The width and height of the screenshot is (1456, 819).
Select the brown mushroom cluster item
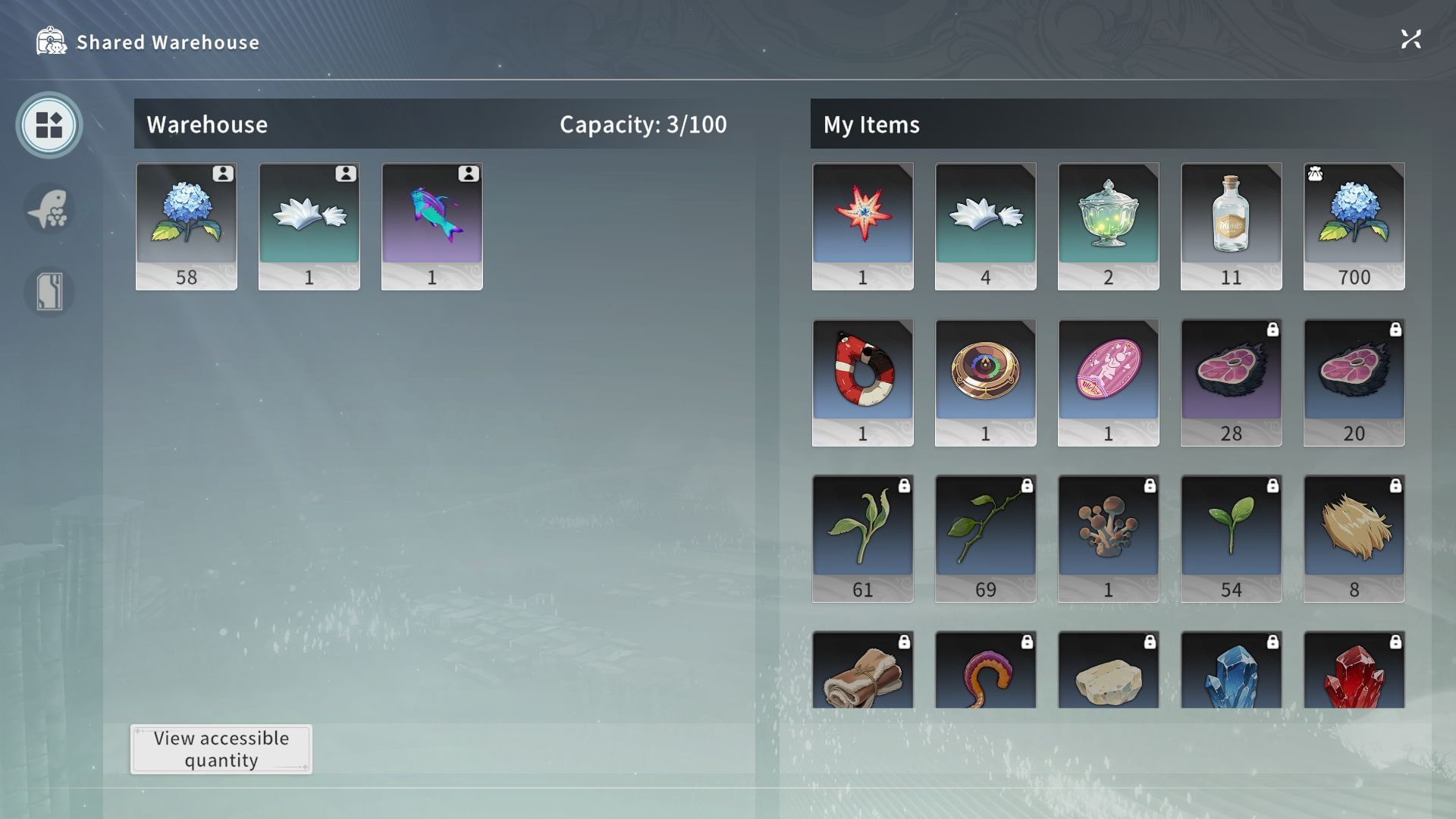pos(1109,538)
